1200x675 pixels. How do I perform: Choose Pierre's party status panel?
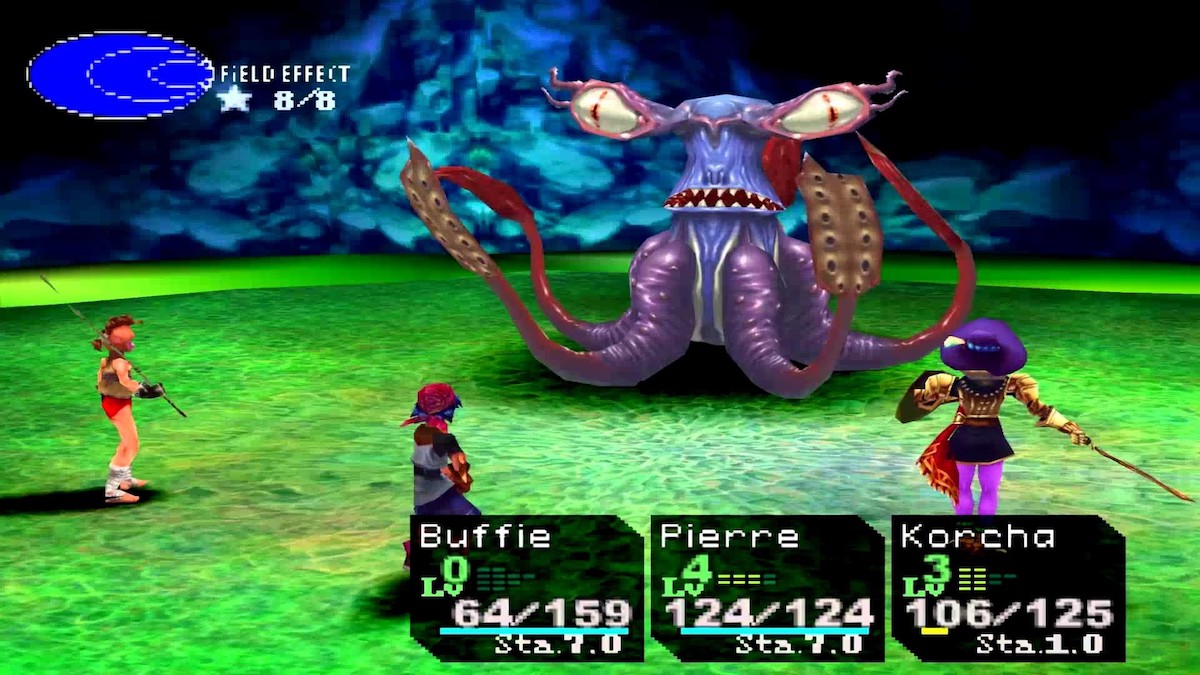(767, 588)
